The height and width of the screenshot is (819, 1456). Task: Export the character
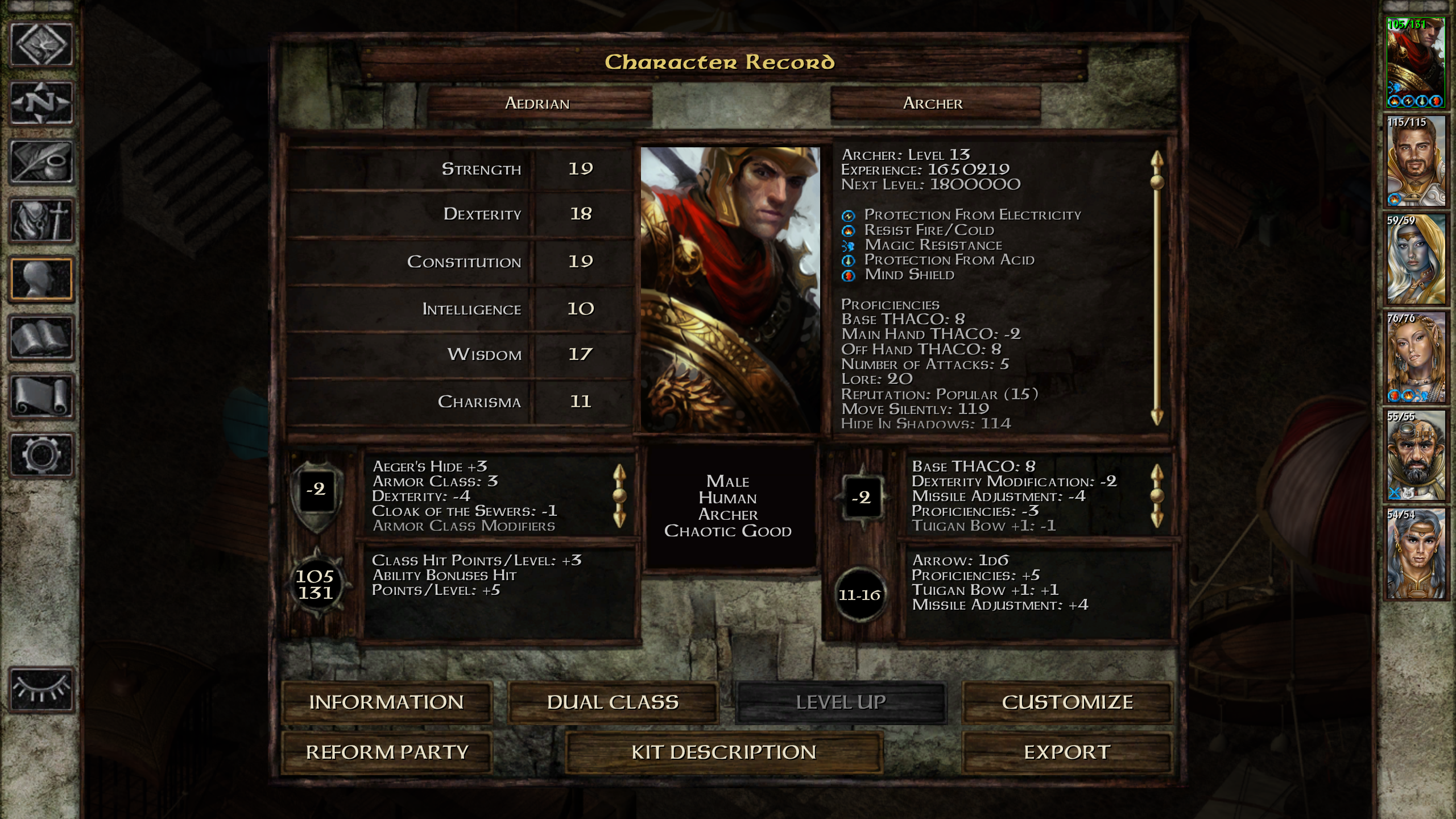click(x=1067, y=752)
